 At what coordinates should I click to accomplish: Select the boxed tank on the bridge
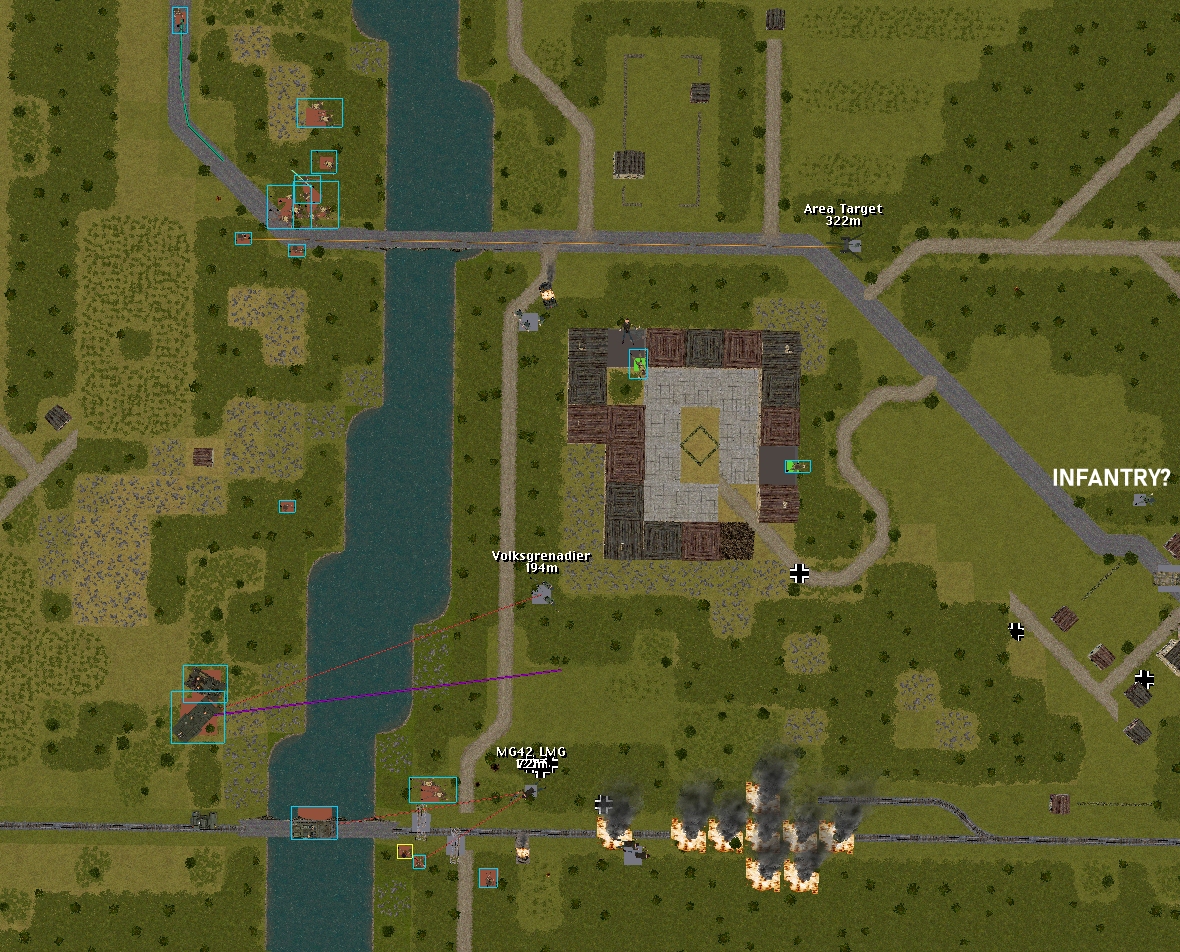point(314,823)
